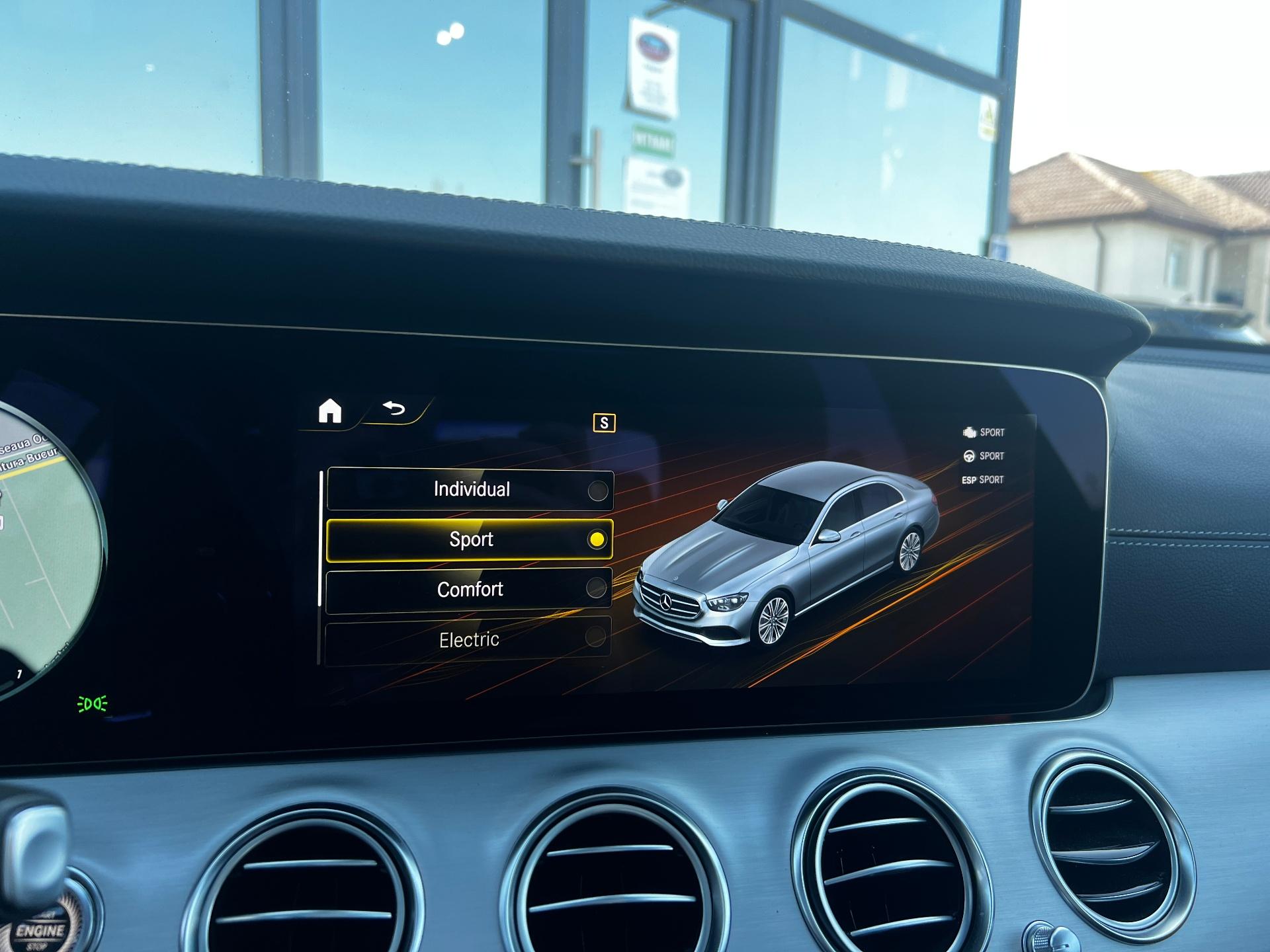Switch to Comfort drive mode

[x=469, y=589]
